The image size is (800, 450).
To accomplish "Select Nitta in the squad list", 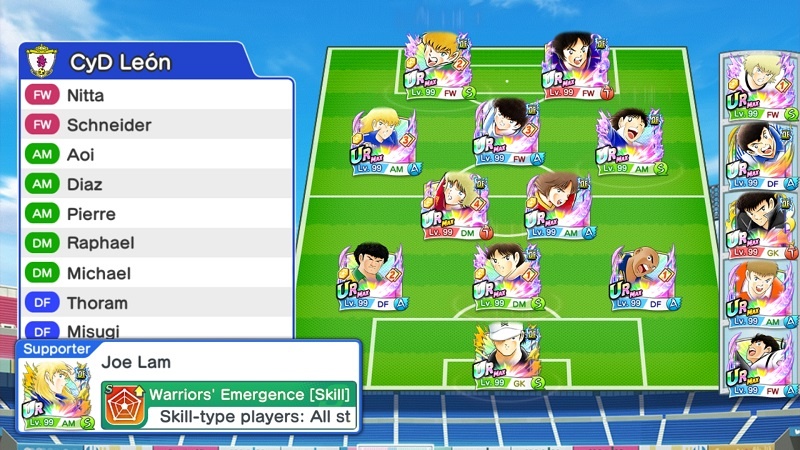I will pyautogui.click(x=157, y=96).
